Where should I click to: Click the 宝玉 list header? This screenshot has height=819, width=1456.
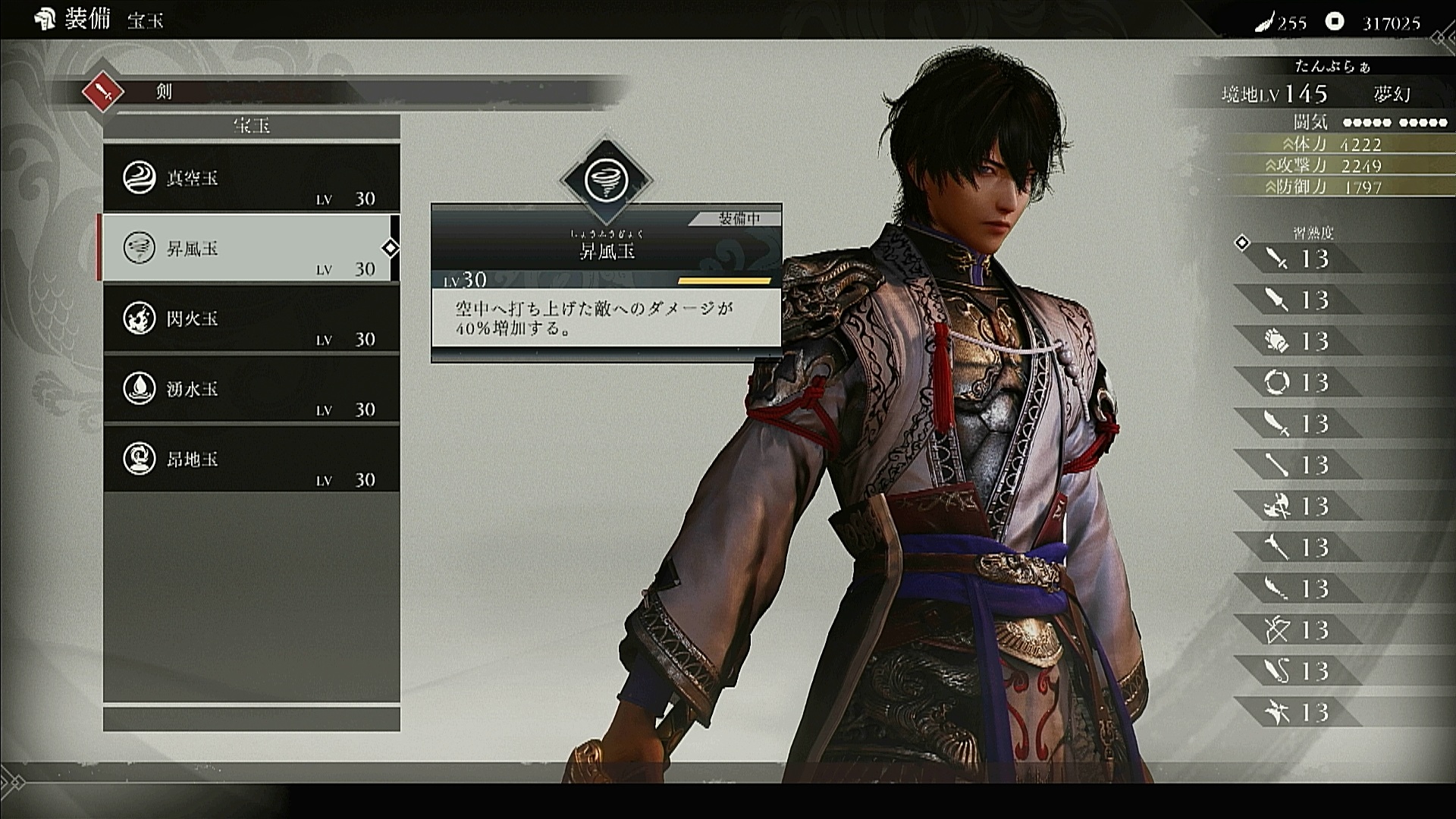[251, 126]
